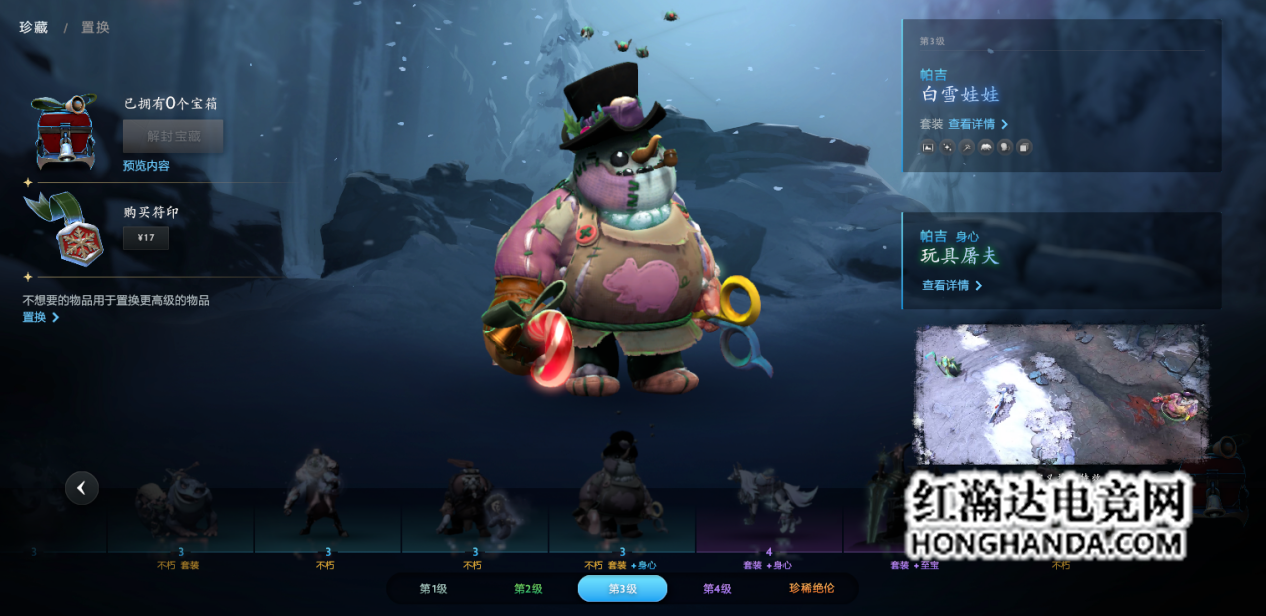
Task: Open the treasure chest icon
Action: [x=65, y=134]
